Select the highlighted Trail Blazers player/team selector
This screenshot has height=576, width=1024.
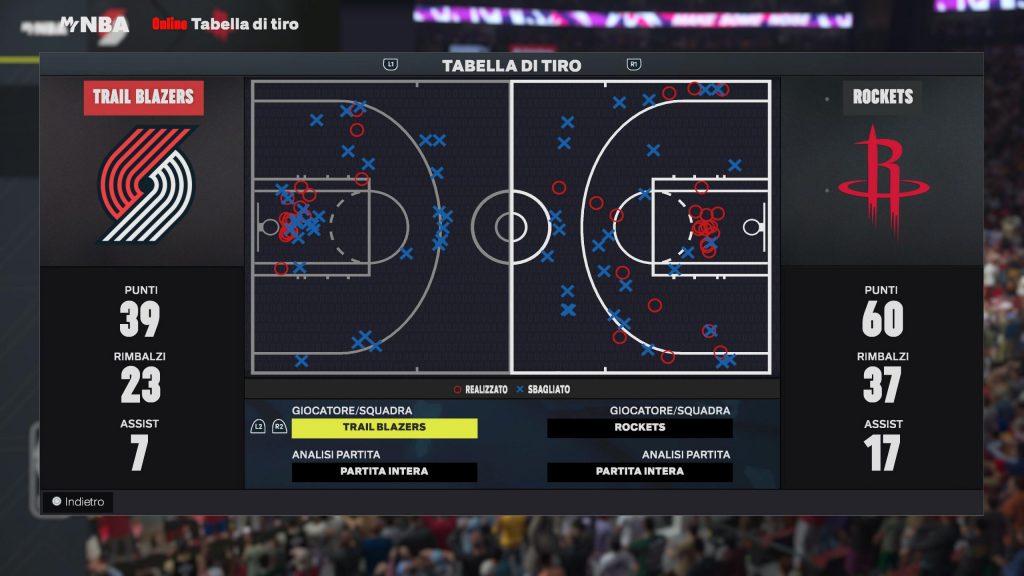pyautogui.click(x=384, y=428)
